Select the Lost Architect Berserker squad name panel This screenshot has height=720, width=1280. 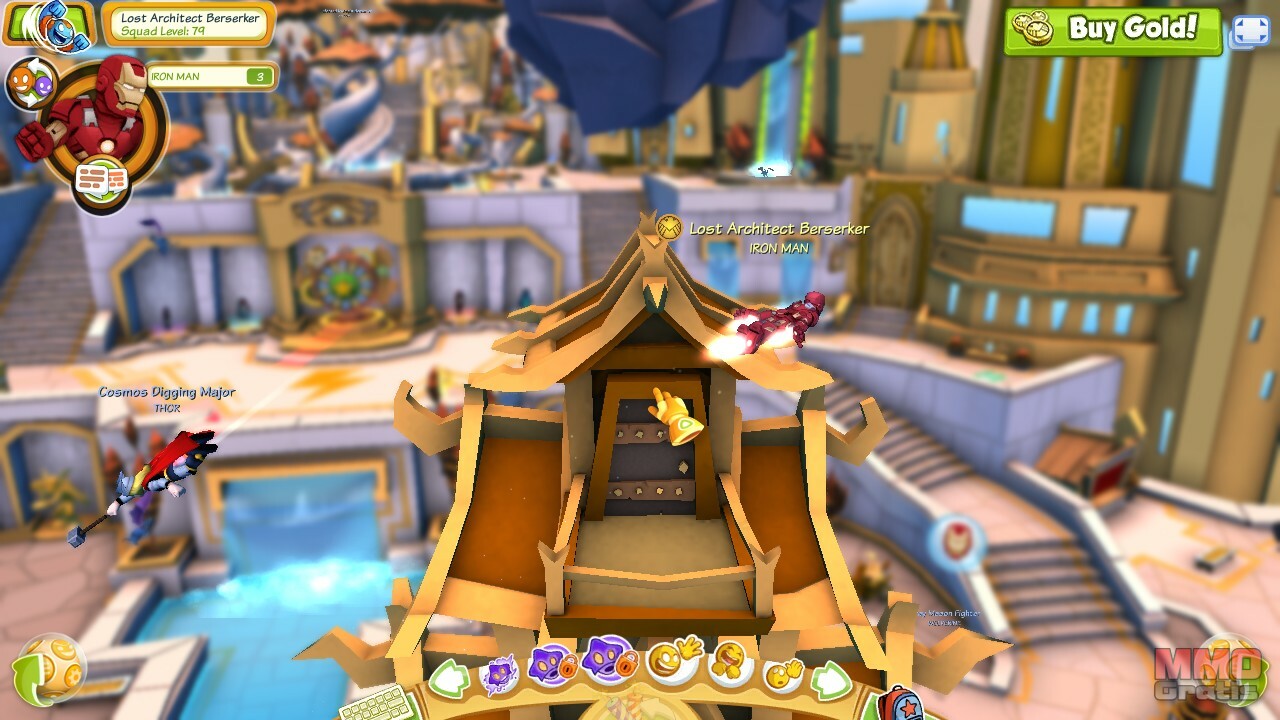[188, 25]
